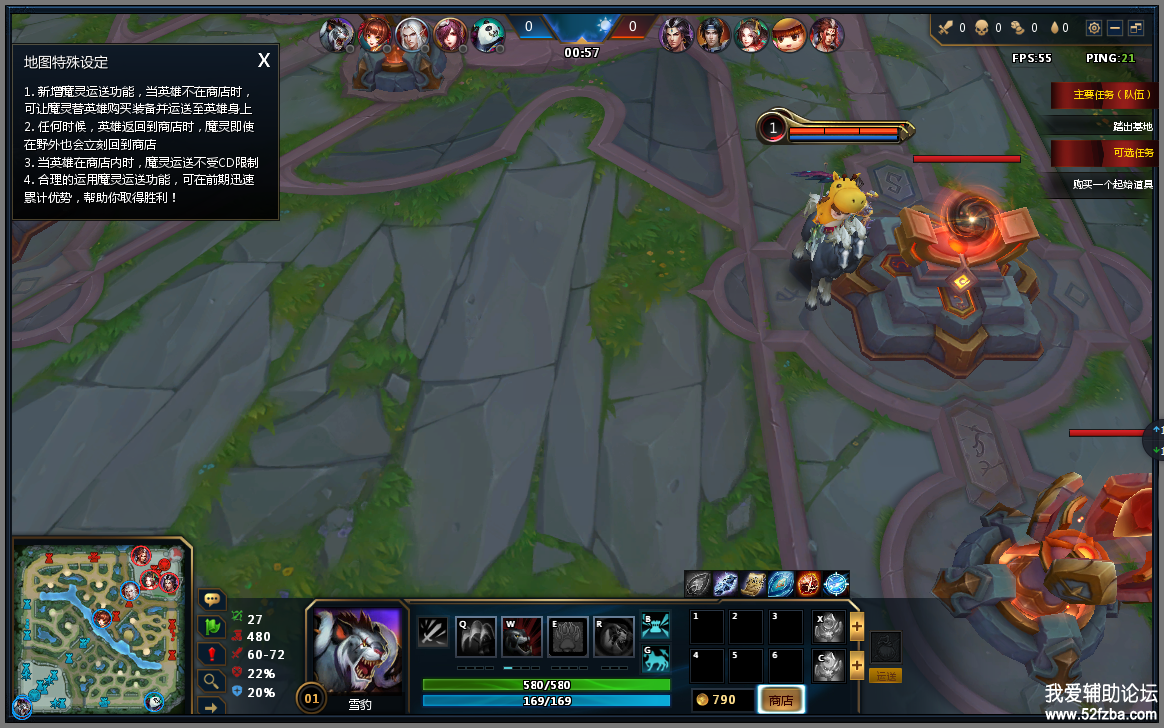This screenshot has width=1164, height=728.
Task: Use the B recall to base icon
Action: pyautogui.click(x=655, y=625)
